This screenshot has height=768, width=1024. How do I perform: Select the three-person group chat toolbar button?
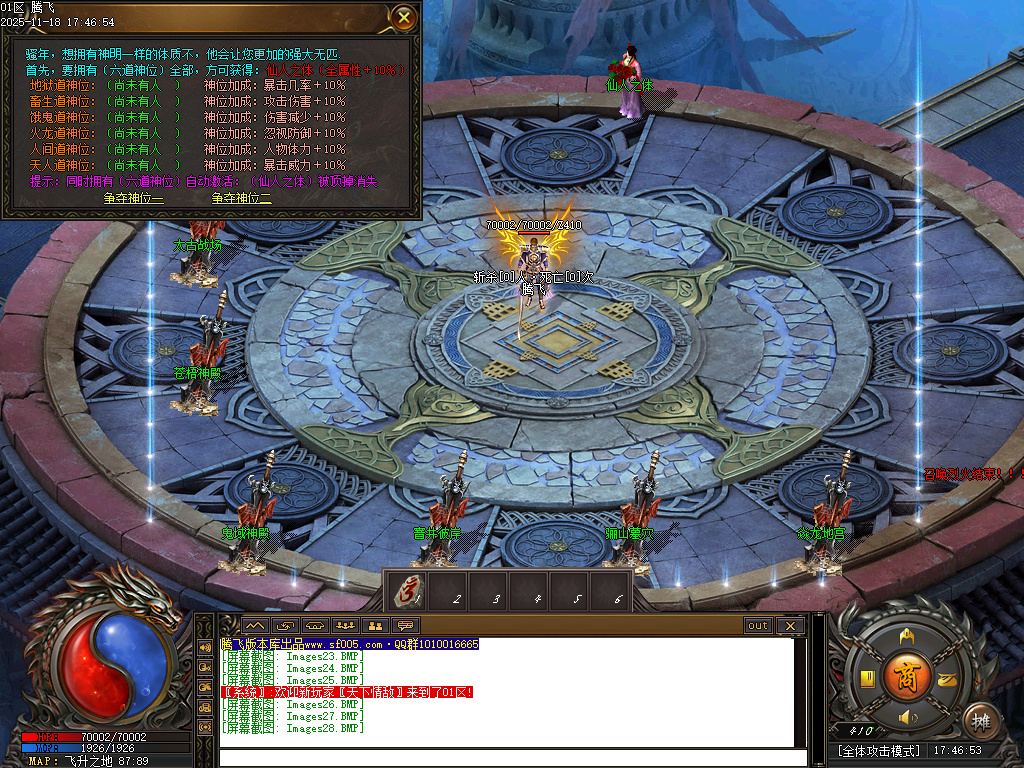[343, 626]
